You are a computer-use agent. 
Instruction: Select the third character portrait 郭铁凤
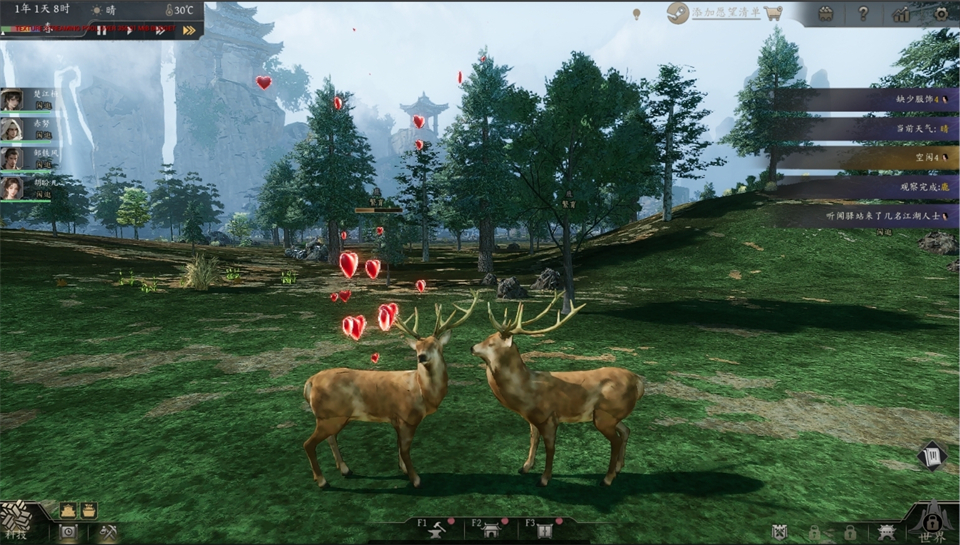point(12,159)
